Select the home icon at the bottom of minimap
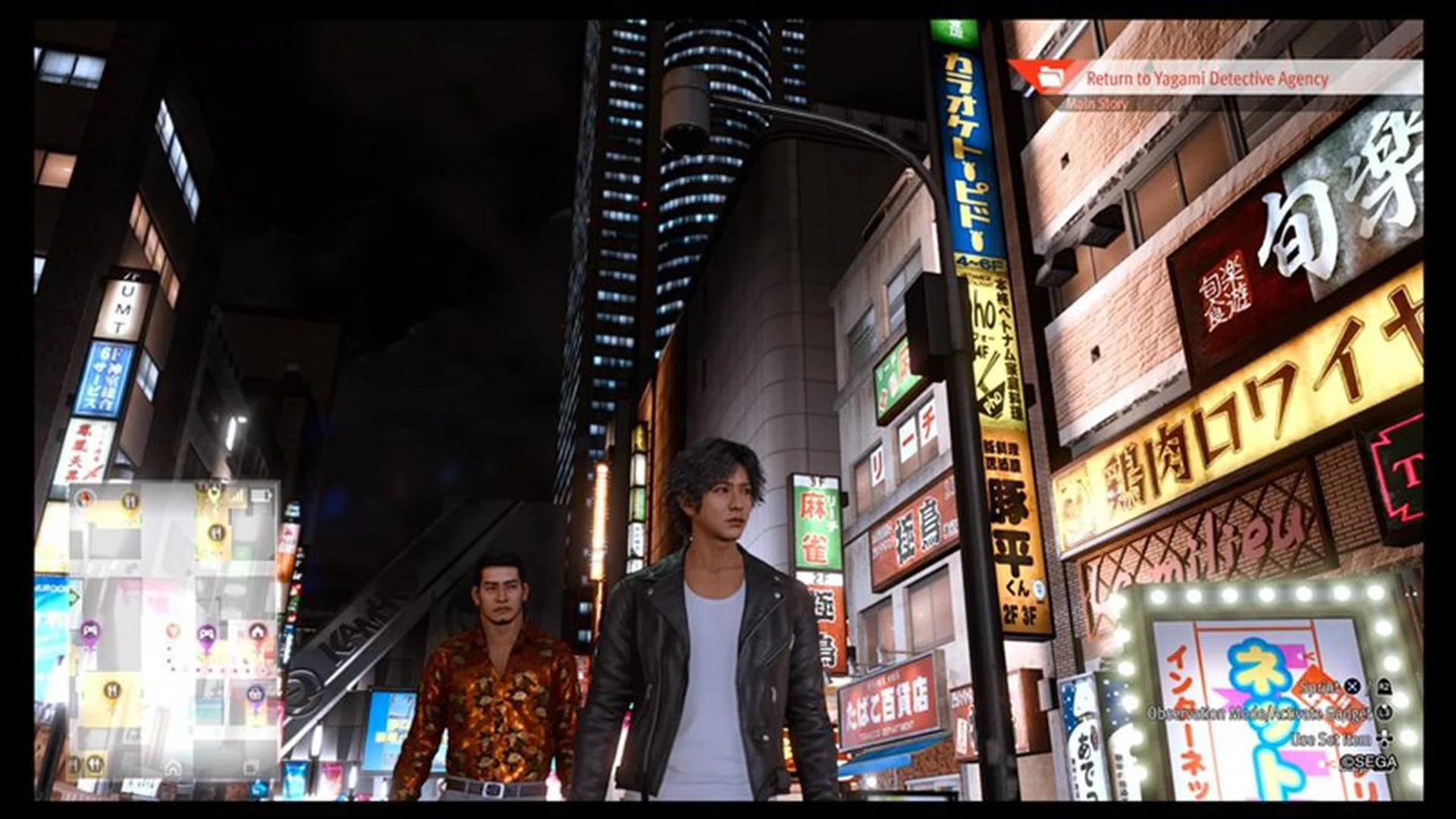1456x819 pixels. (x=174, y=767)
